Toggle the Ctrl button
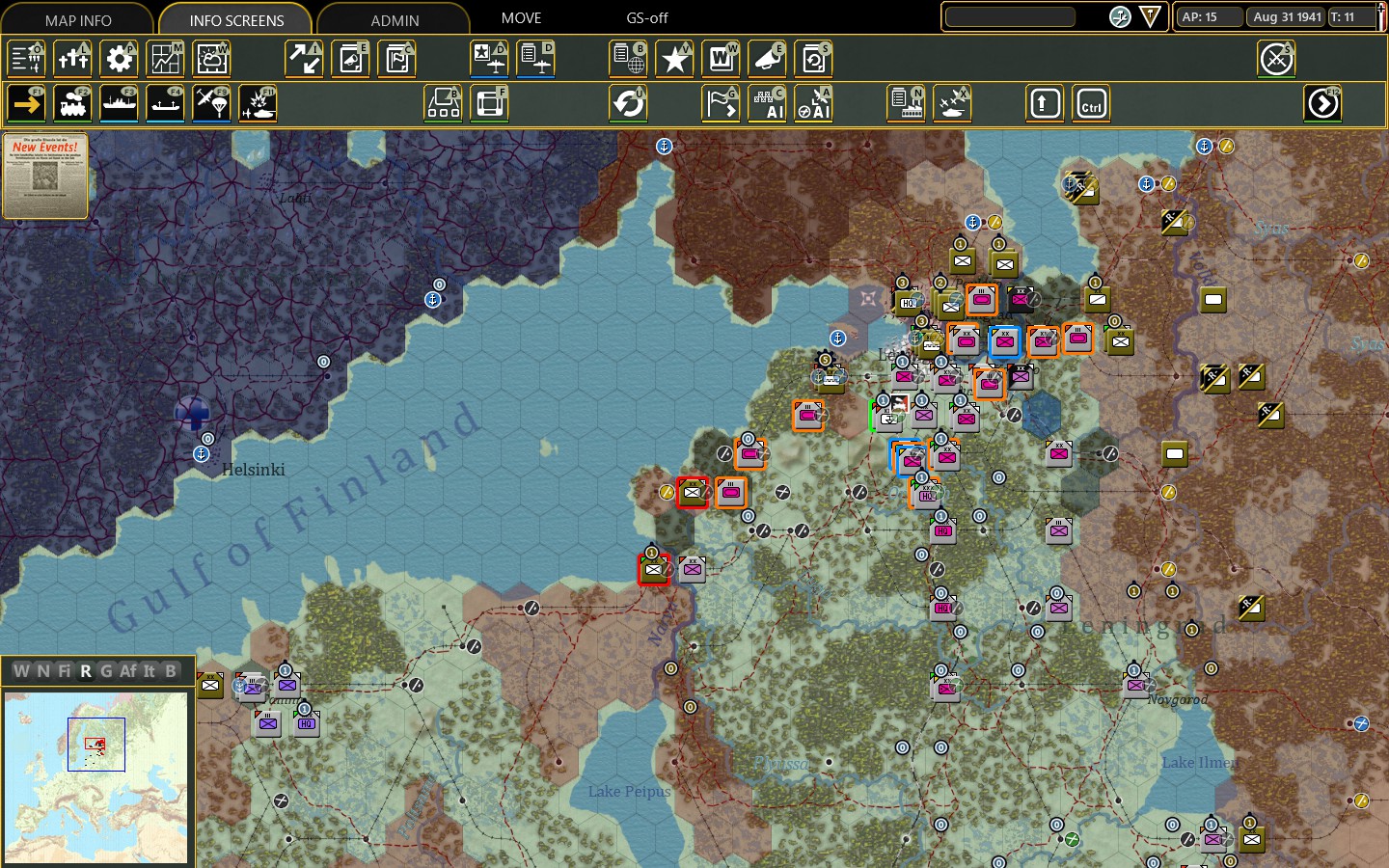The image size is (1389, 868). [x=1092, y=103]
